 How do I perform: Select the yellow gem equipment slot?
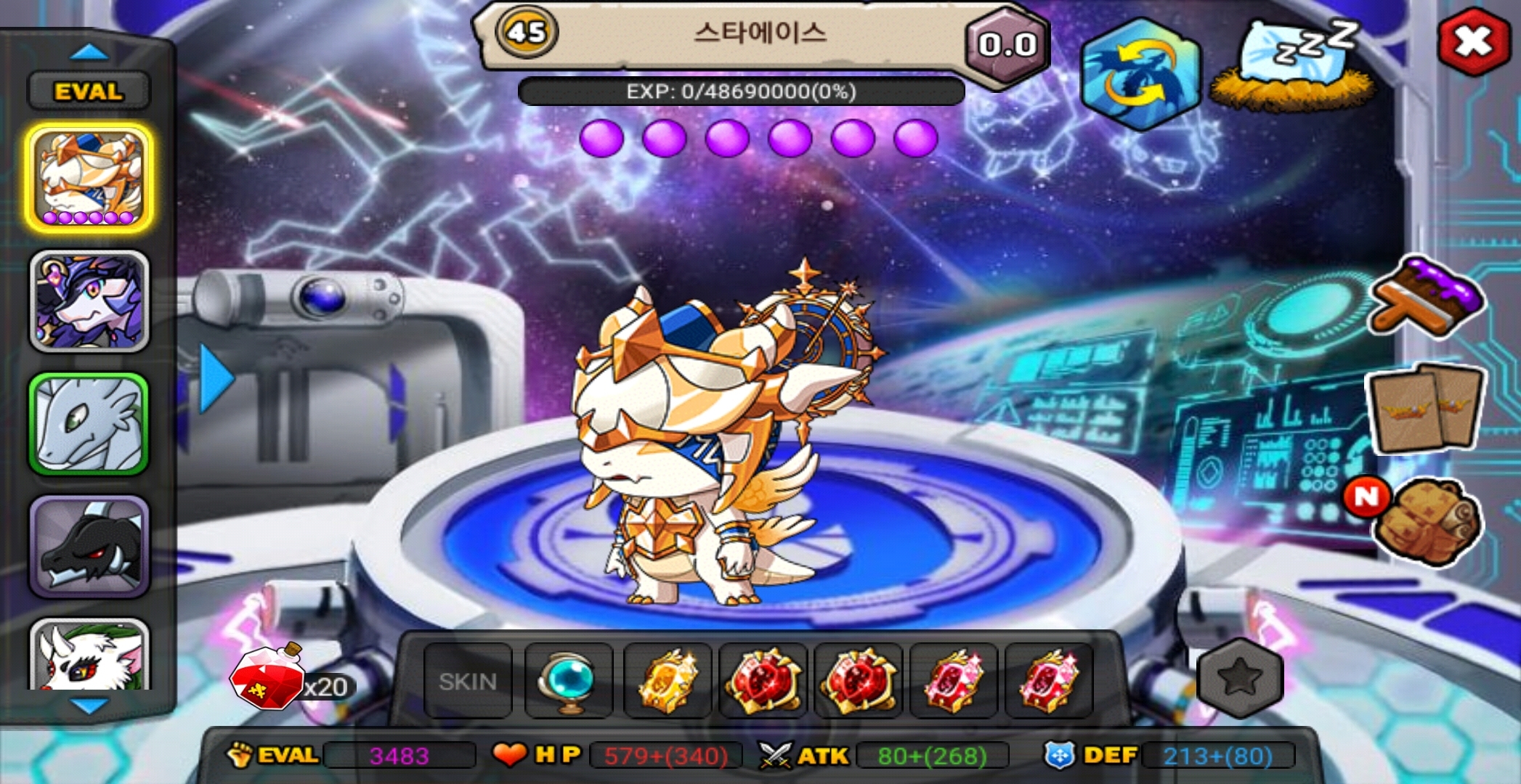[668, 682]
